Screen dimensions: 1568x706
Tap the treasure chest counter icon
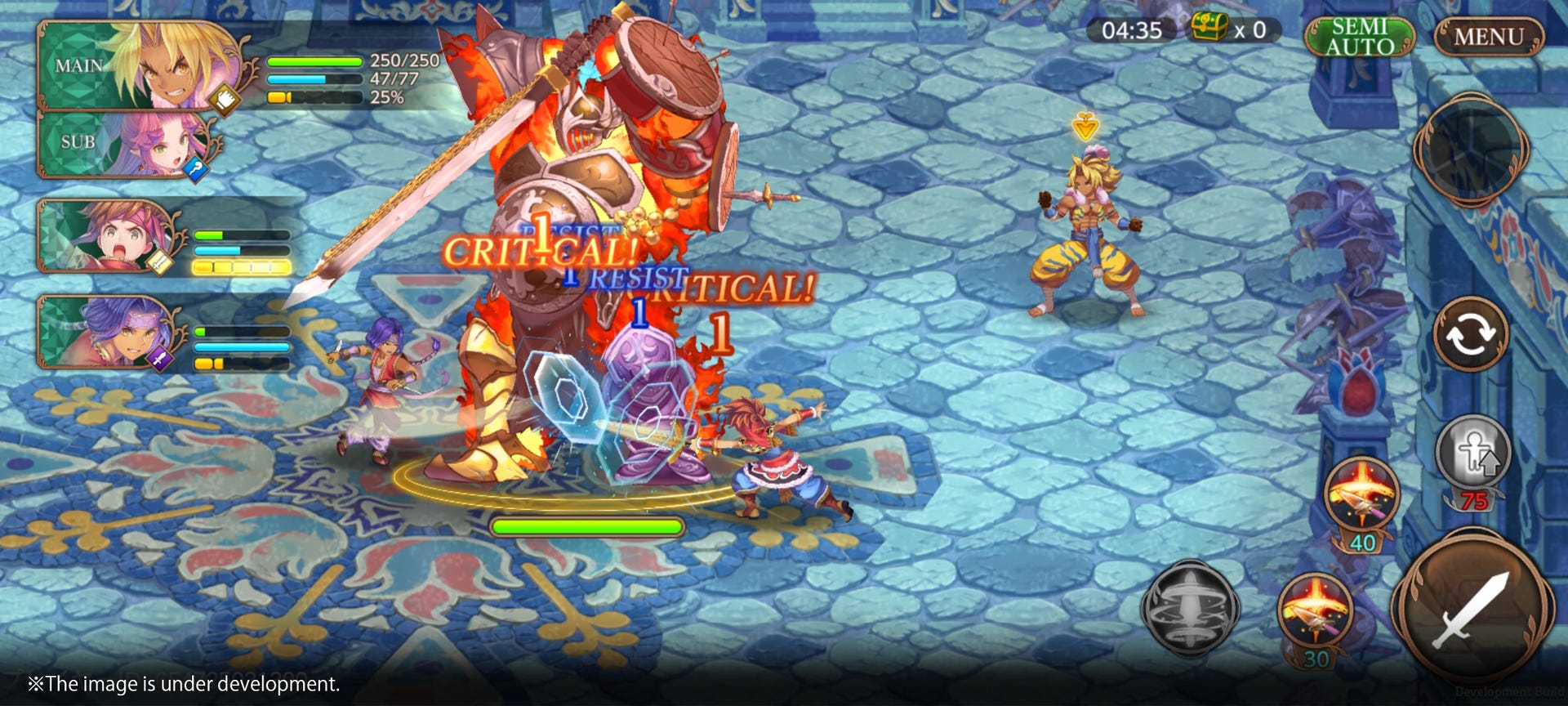1209,29
